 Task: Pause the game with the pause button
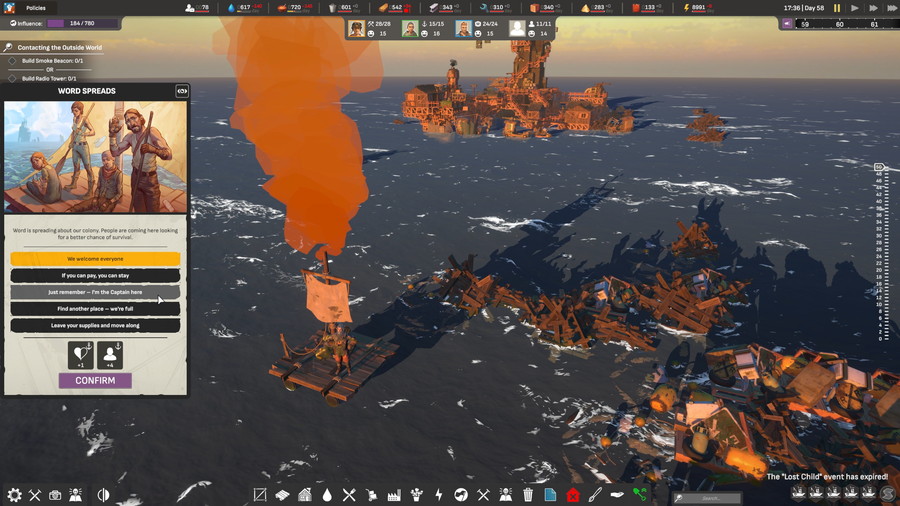tap(837, 8)
